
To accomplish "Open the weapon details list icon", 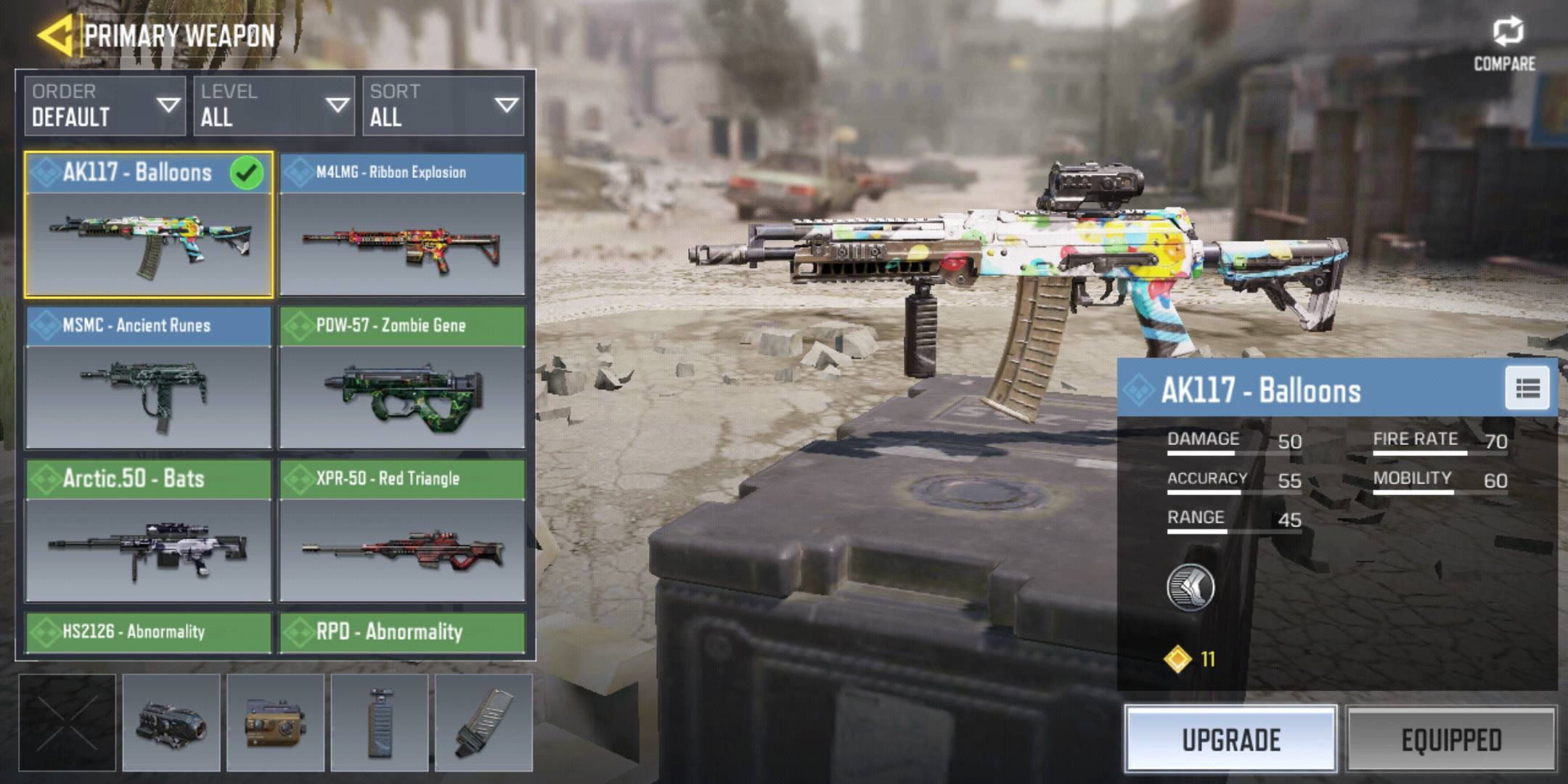I will [1527, 389].
